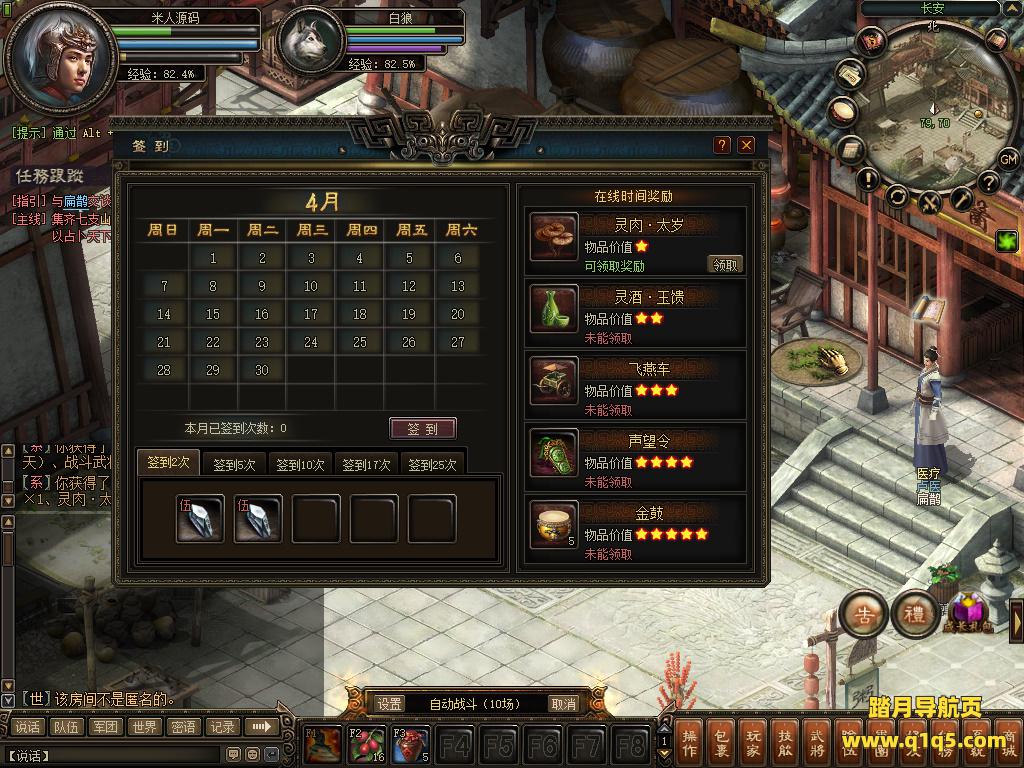Switch to the 世界 world chat channel
Viewport: 1024px width, 768px height.
click(x=144, y=727)
